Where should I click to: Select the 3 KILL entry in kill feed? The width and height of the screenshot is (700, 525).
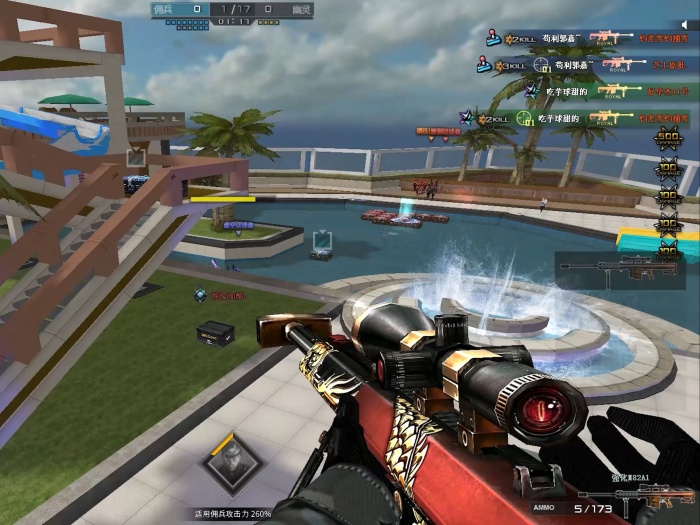[x=512, y=65]
